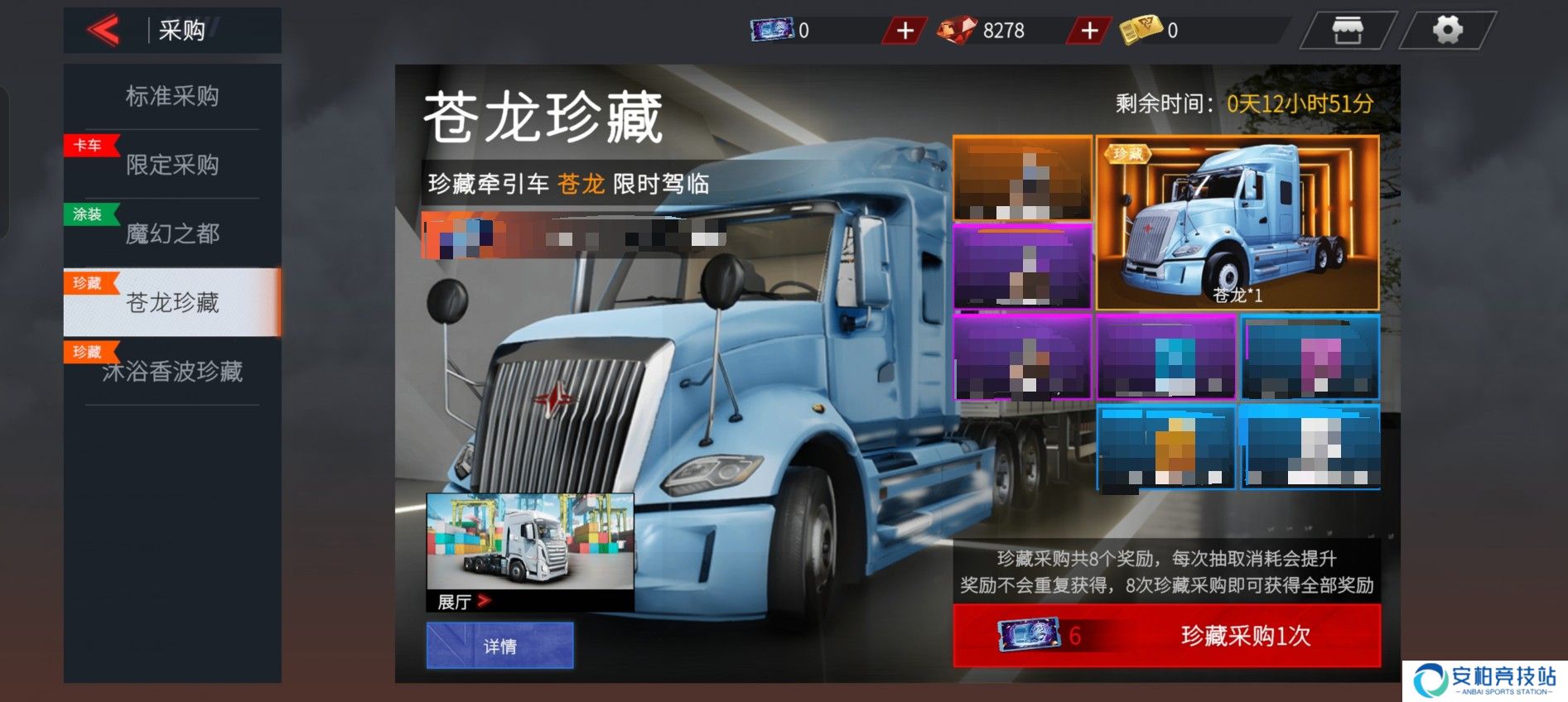Open the 限定采购 tab
The width and height of the screenshot is (1568, 702).
[x=172, y=165]
